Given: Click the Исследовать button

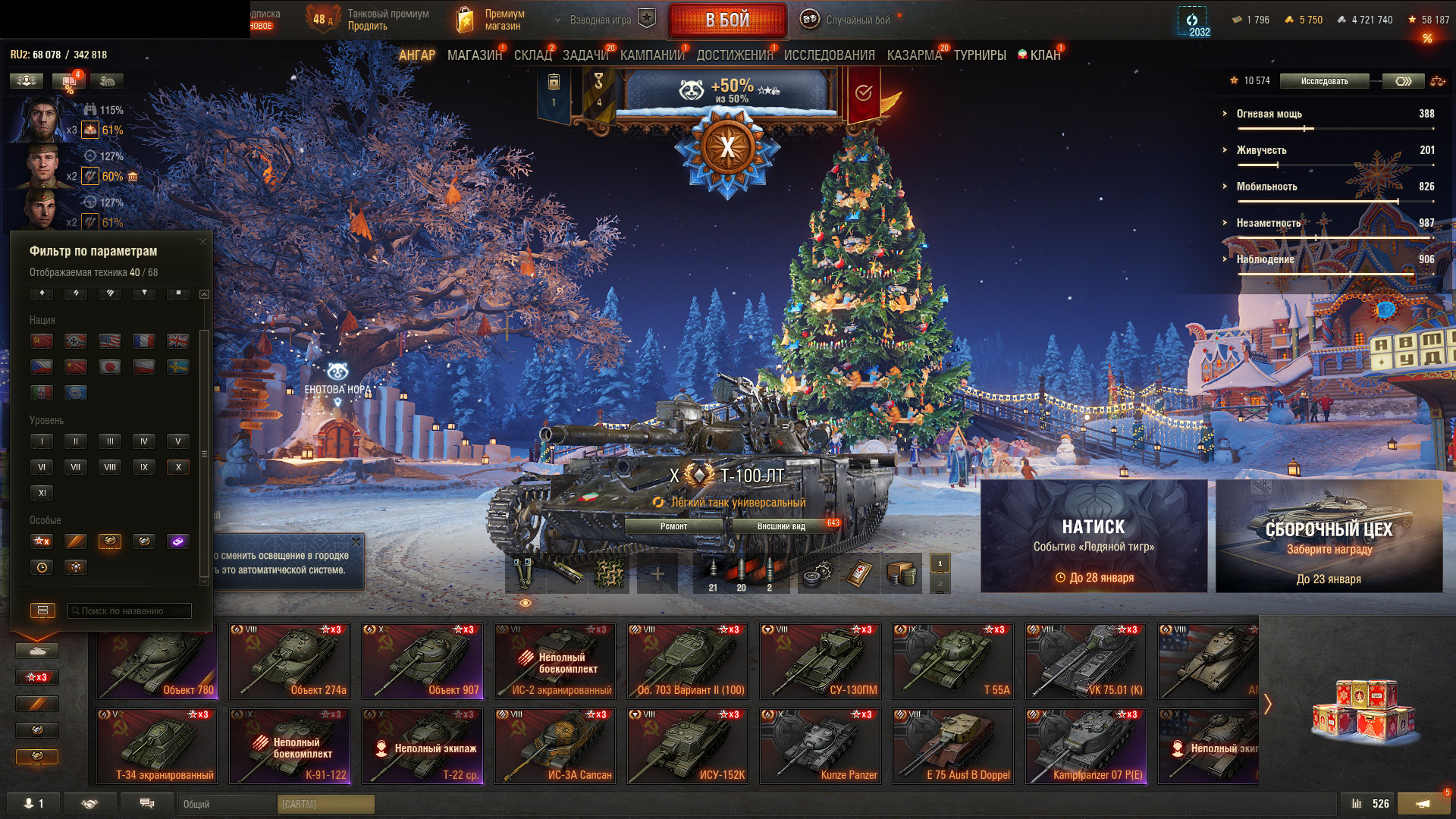Looking at the screenshot, I should [1324, 81].
